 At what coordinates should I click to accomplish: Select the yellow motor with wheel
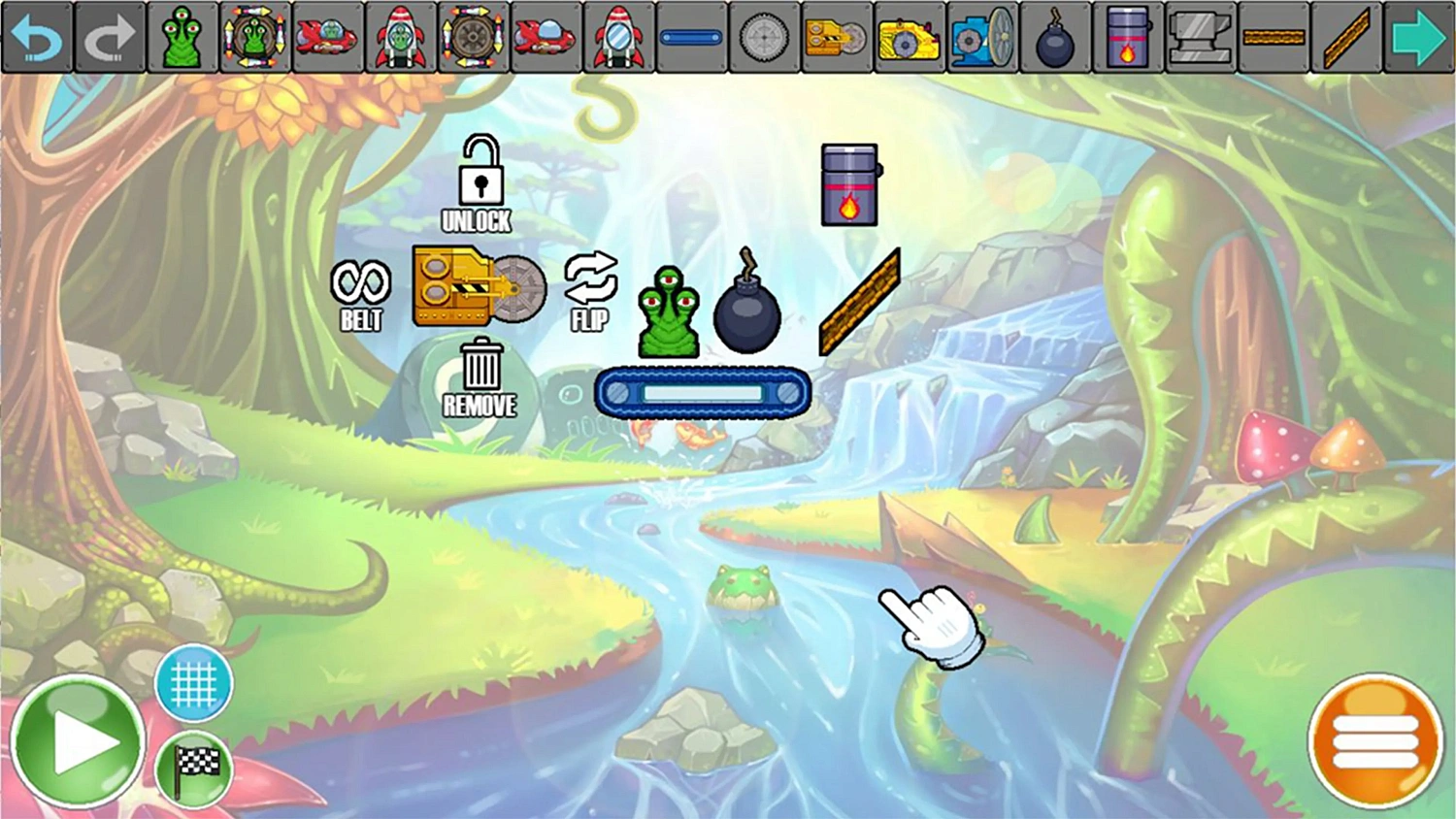pyautogui.click(x=910, y=37)
